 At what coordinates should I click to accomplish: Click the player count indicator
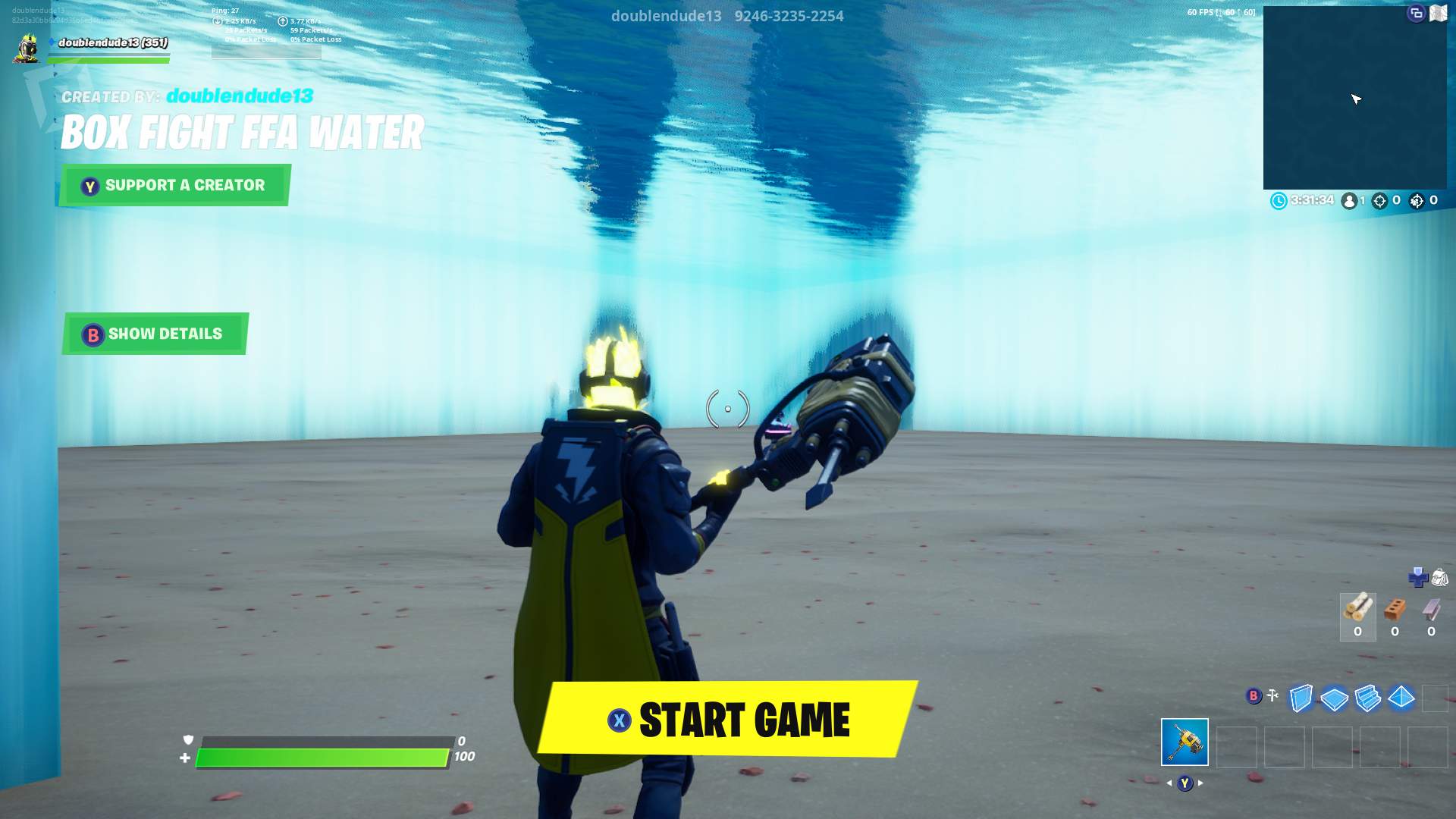[x=1349, y=201]
